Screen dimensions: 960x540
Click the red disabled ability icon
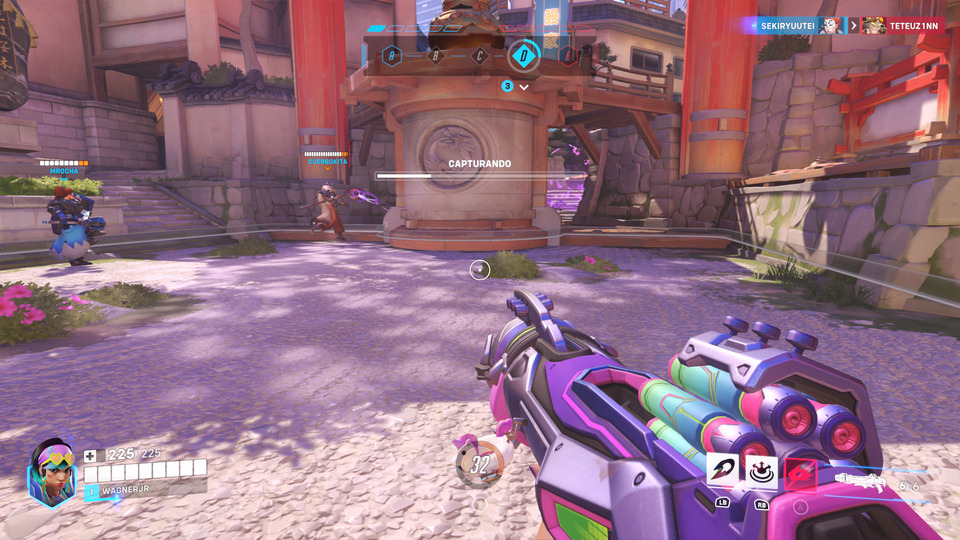(x=800, y=472)
